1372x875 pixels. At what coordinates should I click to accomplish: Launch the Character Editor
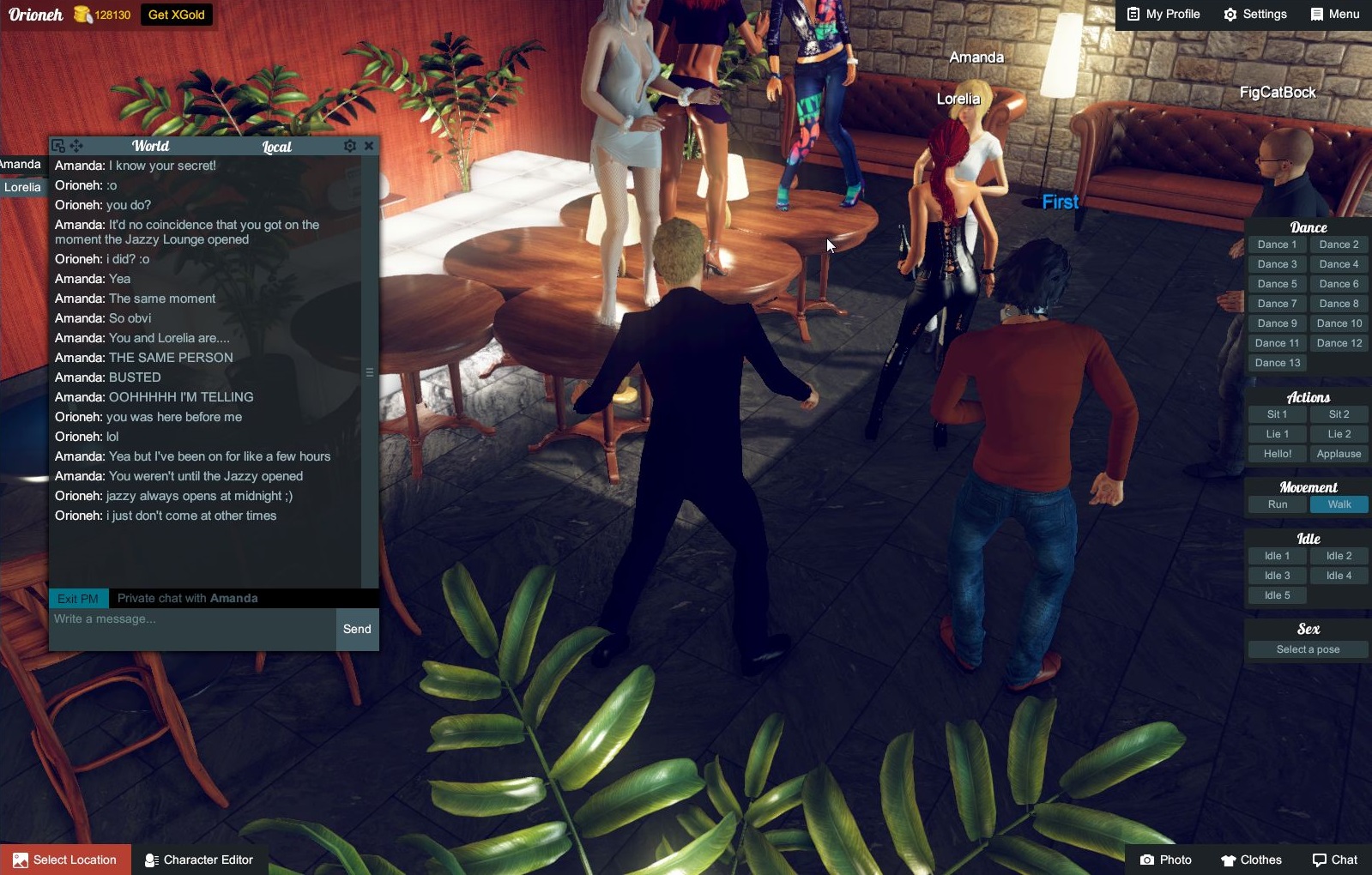coord(199,860)
